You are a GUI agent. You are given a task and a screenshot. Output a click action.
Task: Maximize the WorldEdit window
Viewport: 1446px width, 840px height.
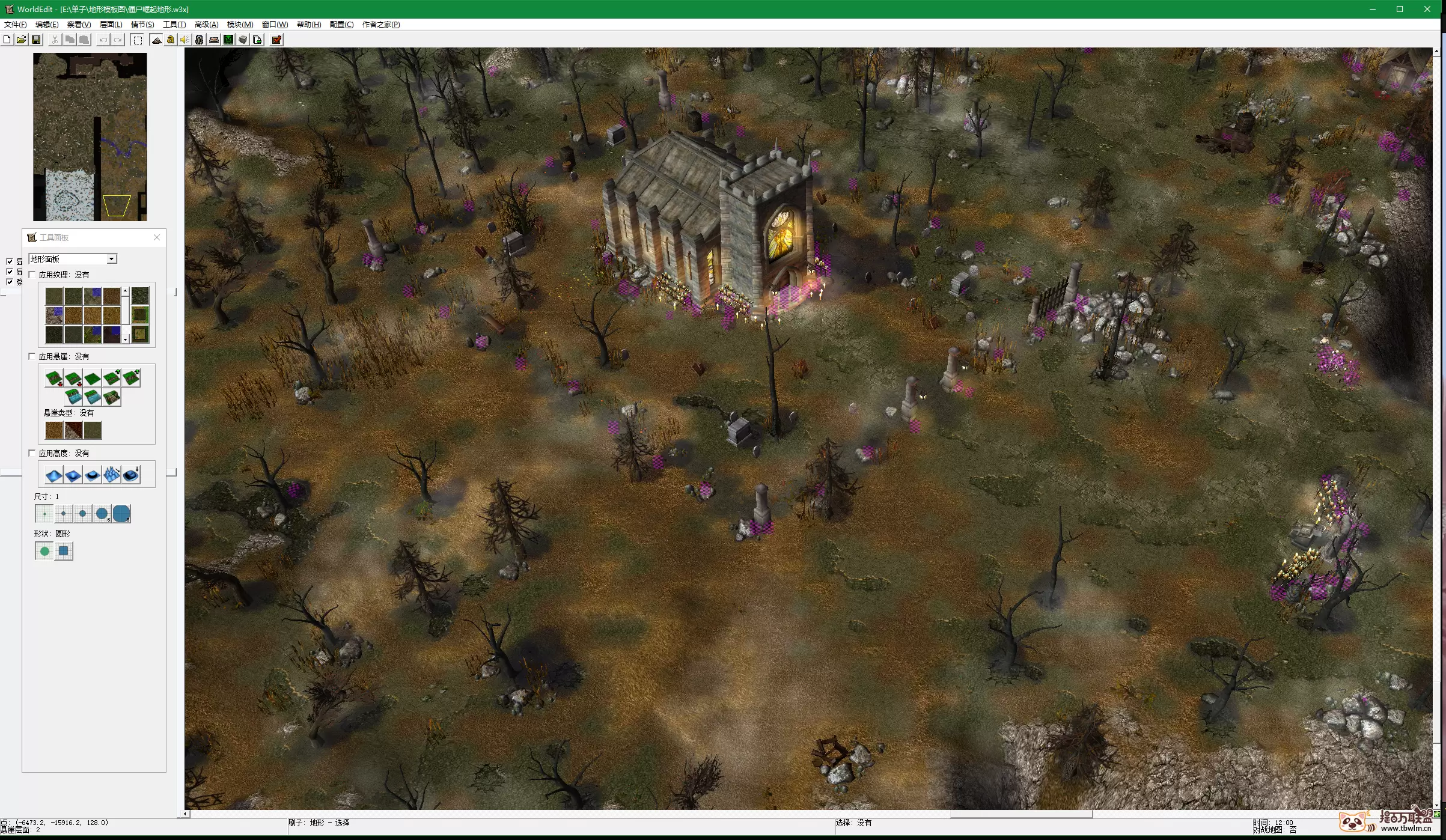pos(1400,9)
